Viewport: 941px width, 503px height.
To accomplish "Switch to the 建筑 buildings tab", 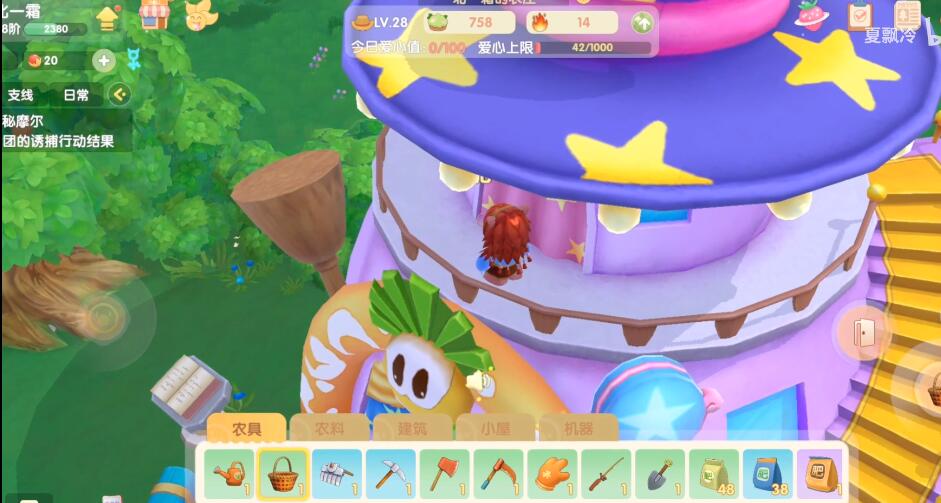I will 413,429.
